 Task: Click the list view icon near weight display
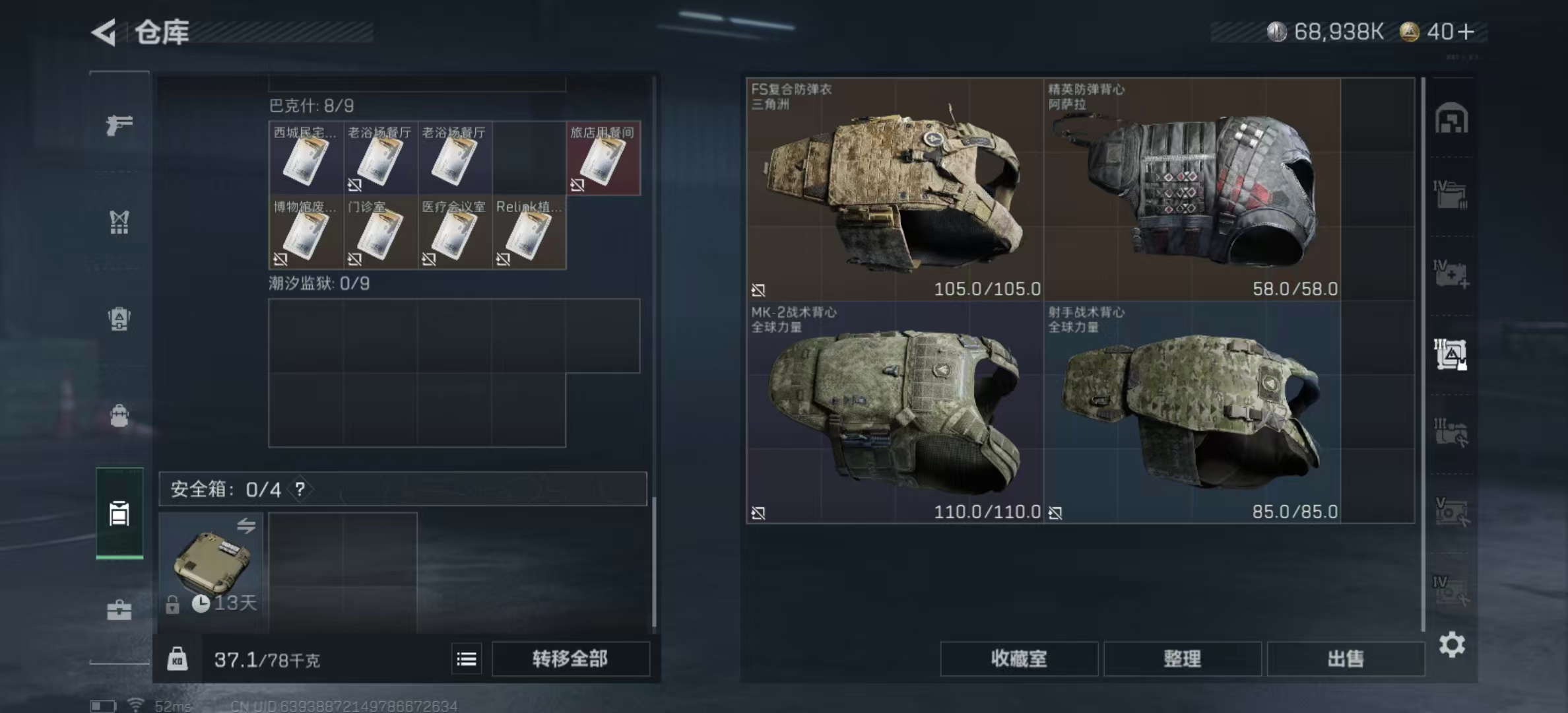pos(467,658)
